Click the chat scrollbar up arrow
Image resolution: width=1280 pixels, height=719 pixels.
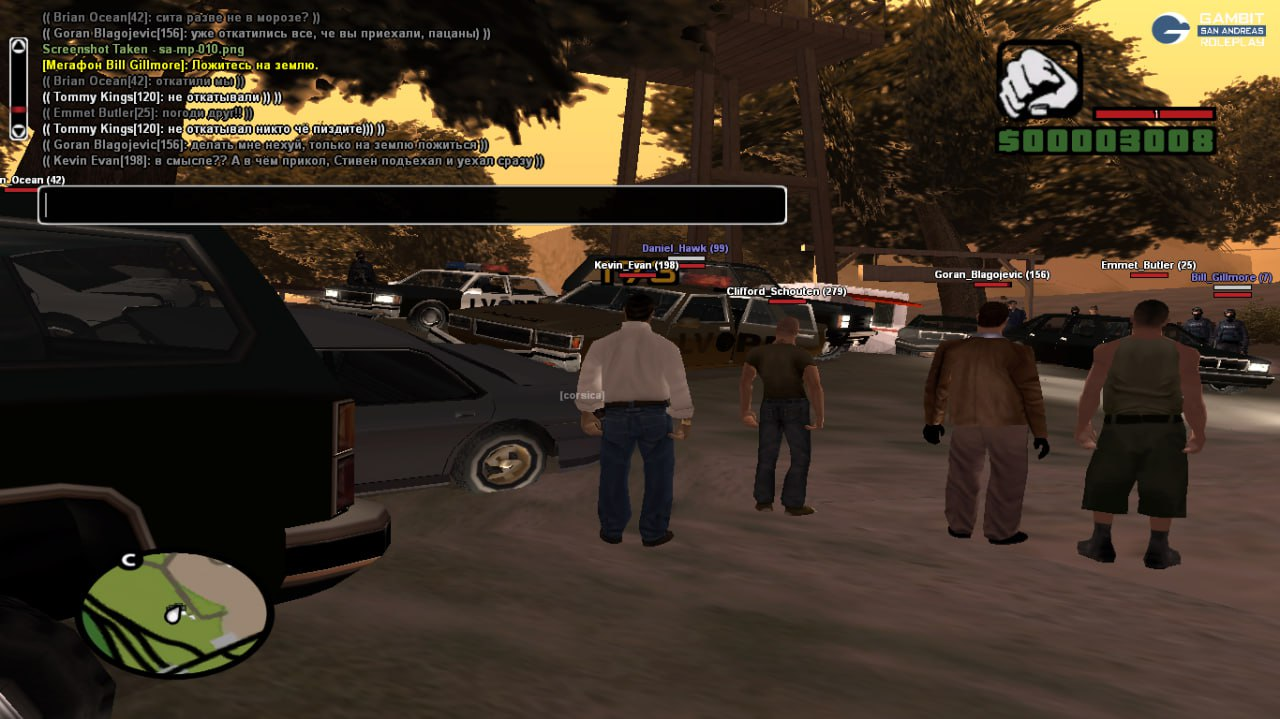pyautogui.click(x=18, y=46)
